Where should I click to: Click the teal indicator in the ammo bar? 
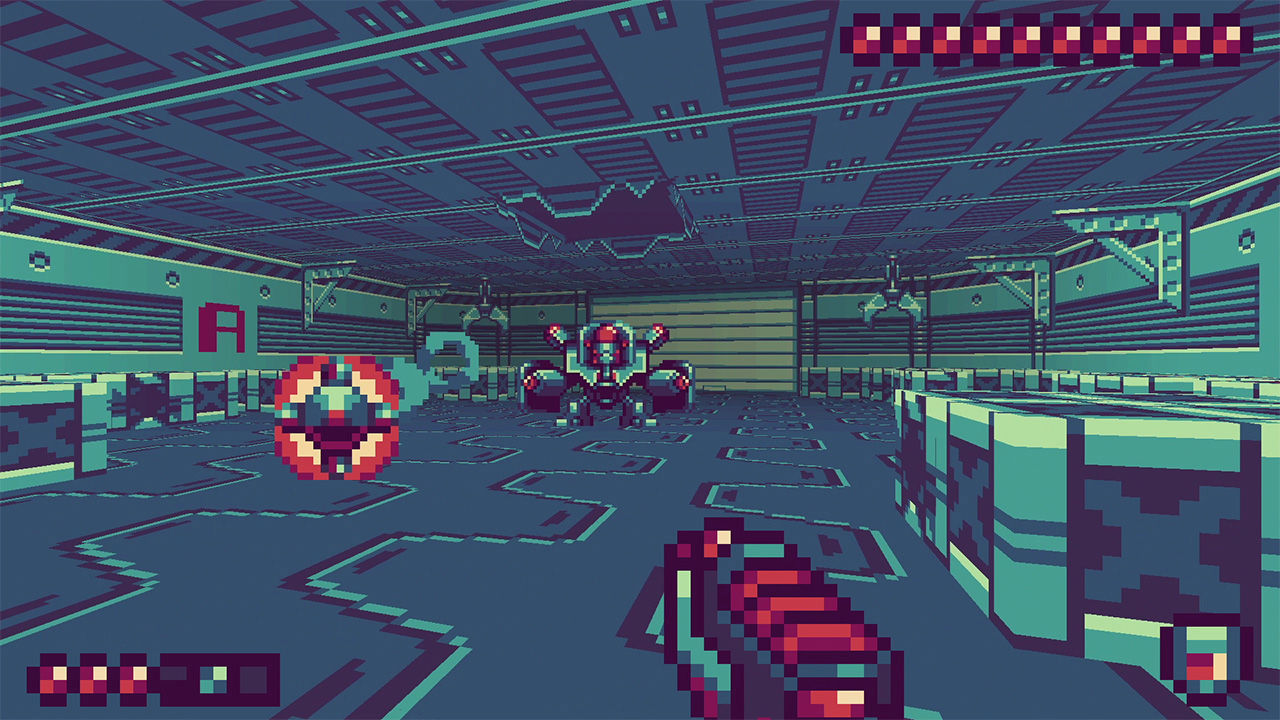[x=213, y=677]
